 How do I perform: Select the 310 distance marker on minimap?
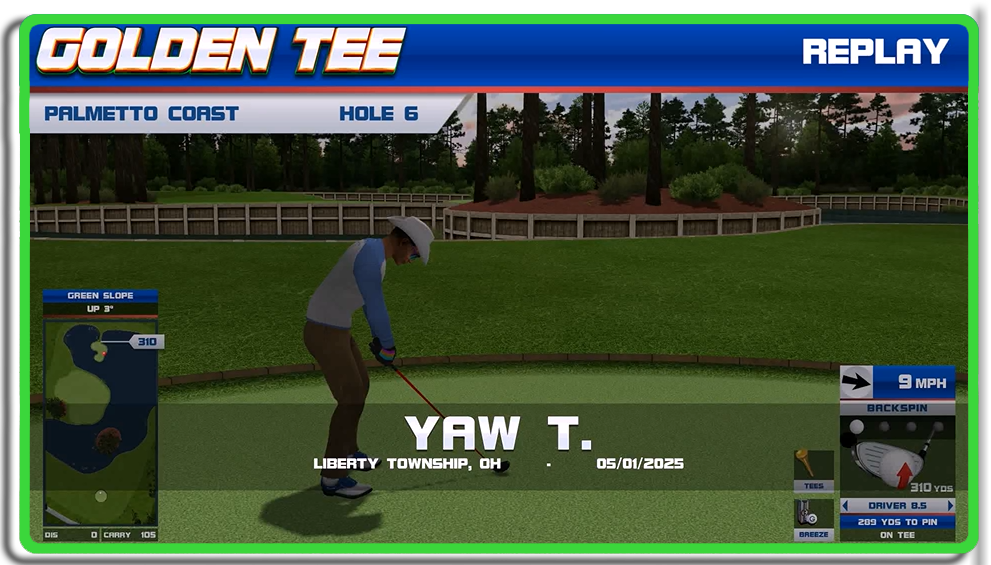point(147,342)
